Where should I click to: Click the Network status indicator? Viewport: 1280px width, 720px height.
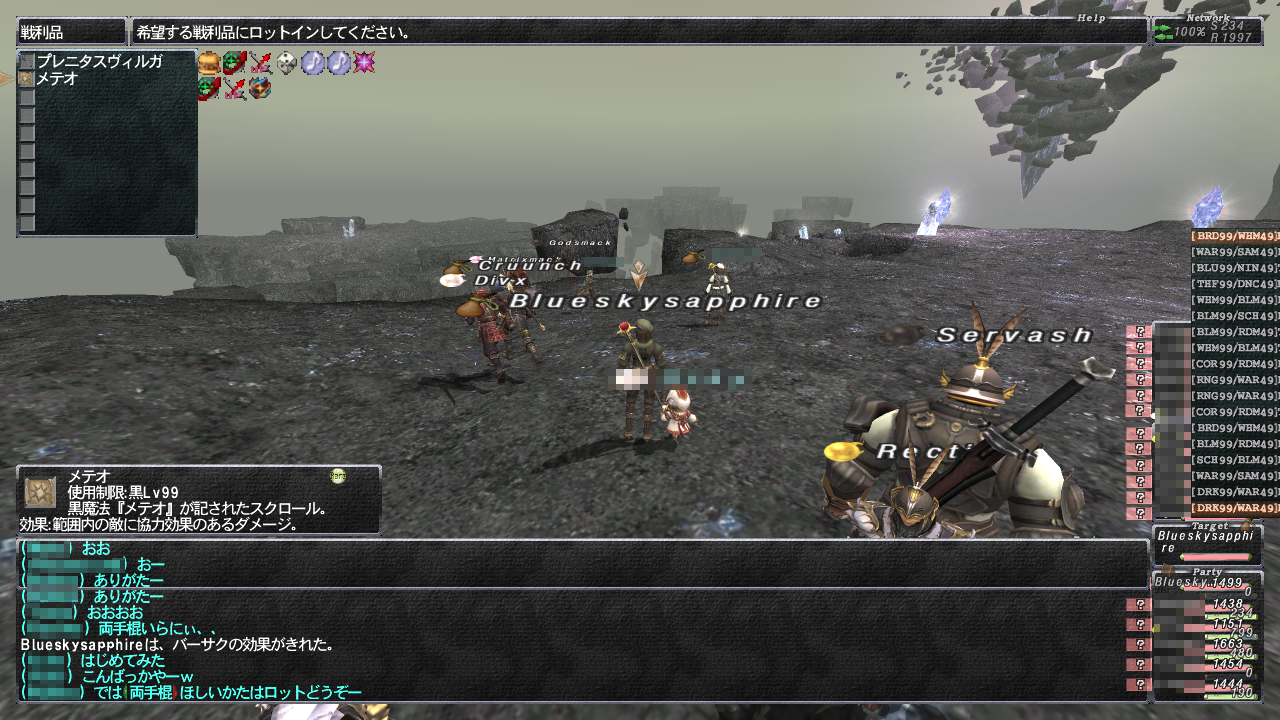[1206, 30]
